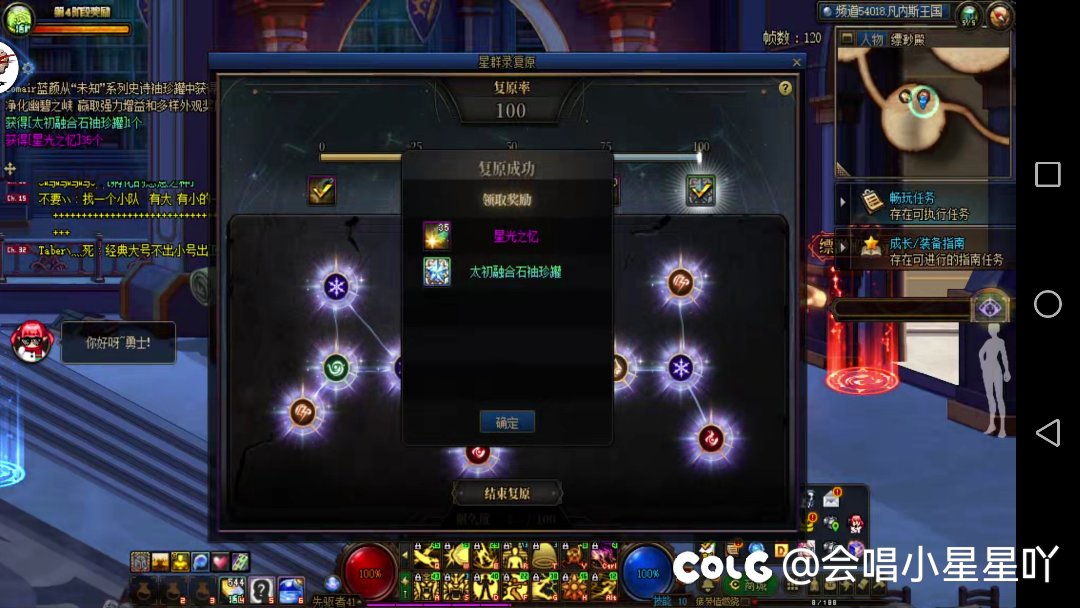The width and height of the screenshot is (1080, 608).
Task: Click the glowing checkmark reward box at 100
Action: [x=700, y=190]
